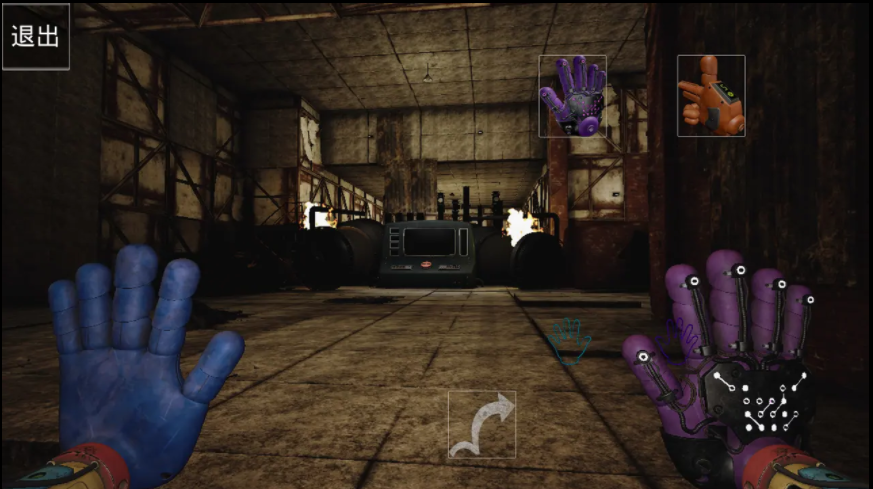Image resolution: width=873 pixels, height=489 pixels.
Task: Select the purple hand icon
Action: [572, 96]
